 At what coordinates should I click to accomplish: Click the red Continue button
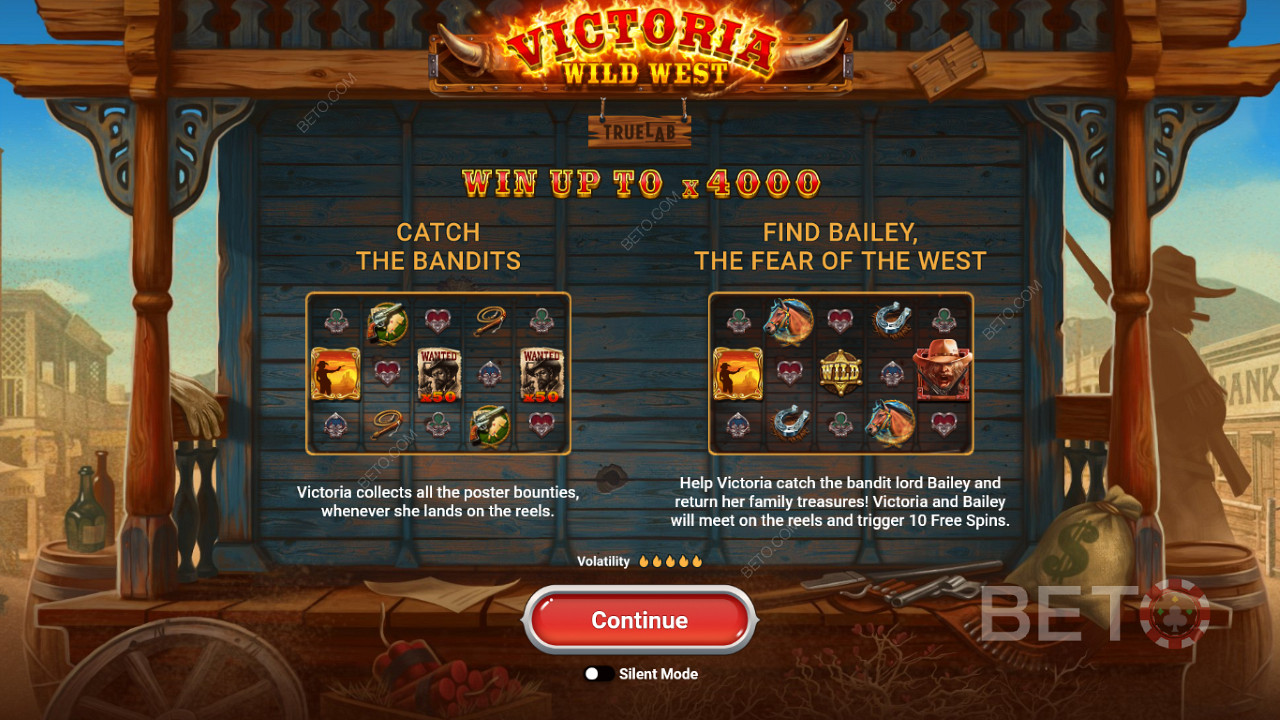(x=639, y=620)
